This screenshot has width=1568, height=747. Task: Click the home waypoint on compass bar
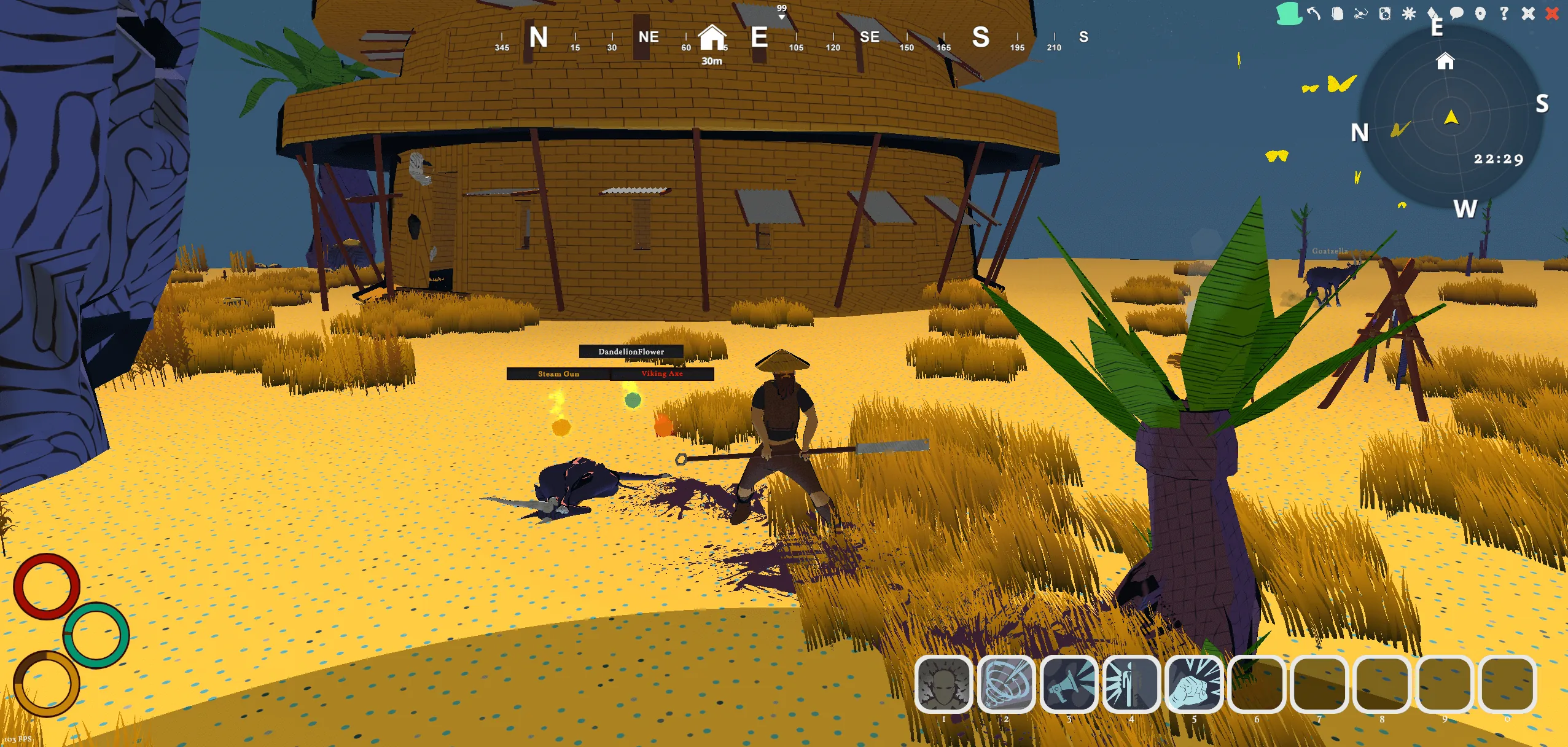pos(712,38)
